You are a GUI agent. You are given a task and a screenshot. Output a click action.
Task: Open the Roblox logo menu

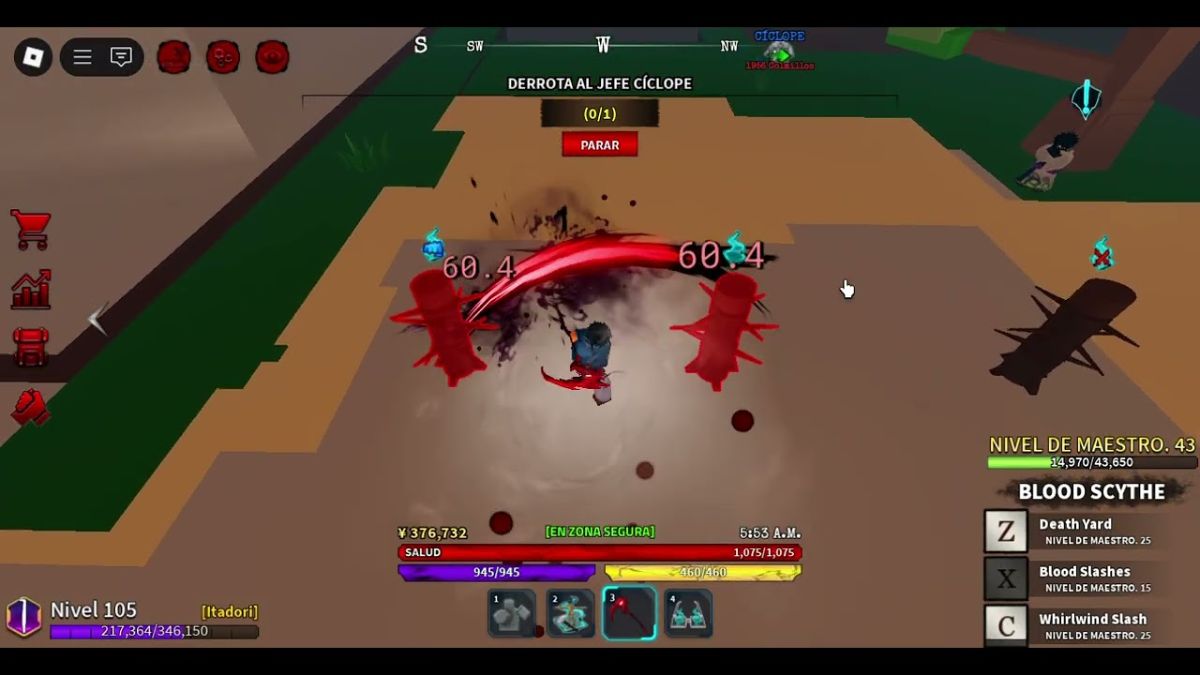coord(33,57)
